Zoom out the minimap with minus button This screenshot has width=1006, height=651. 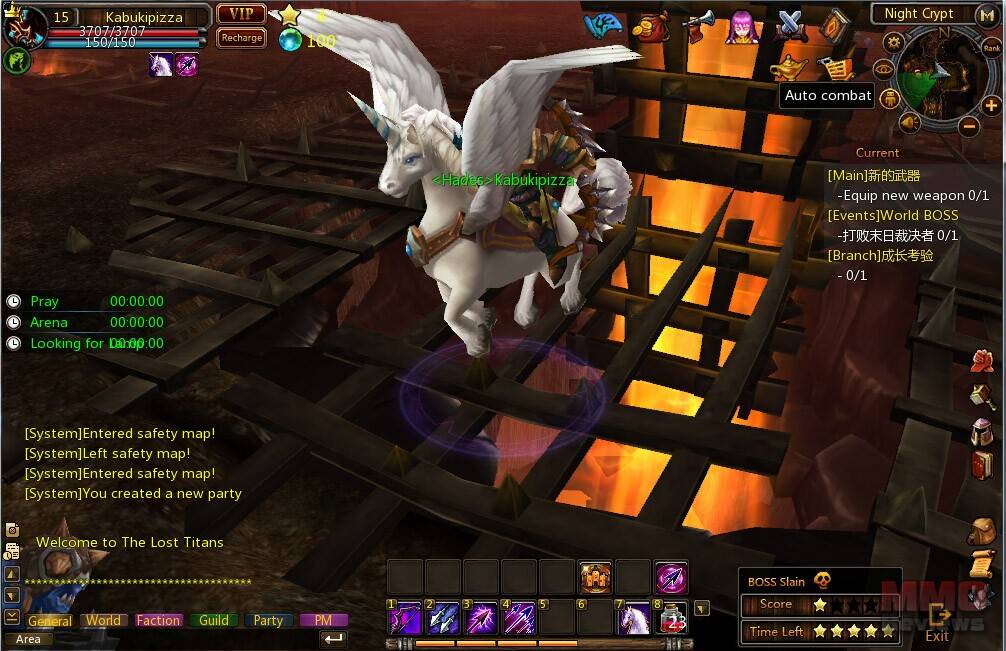coord(967,126)
